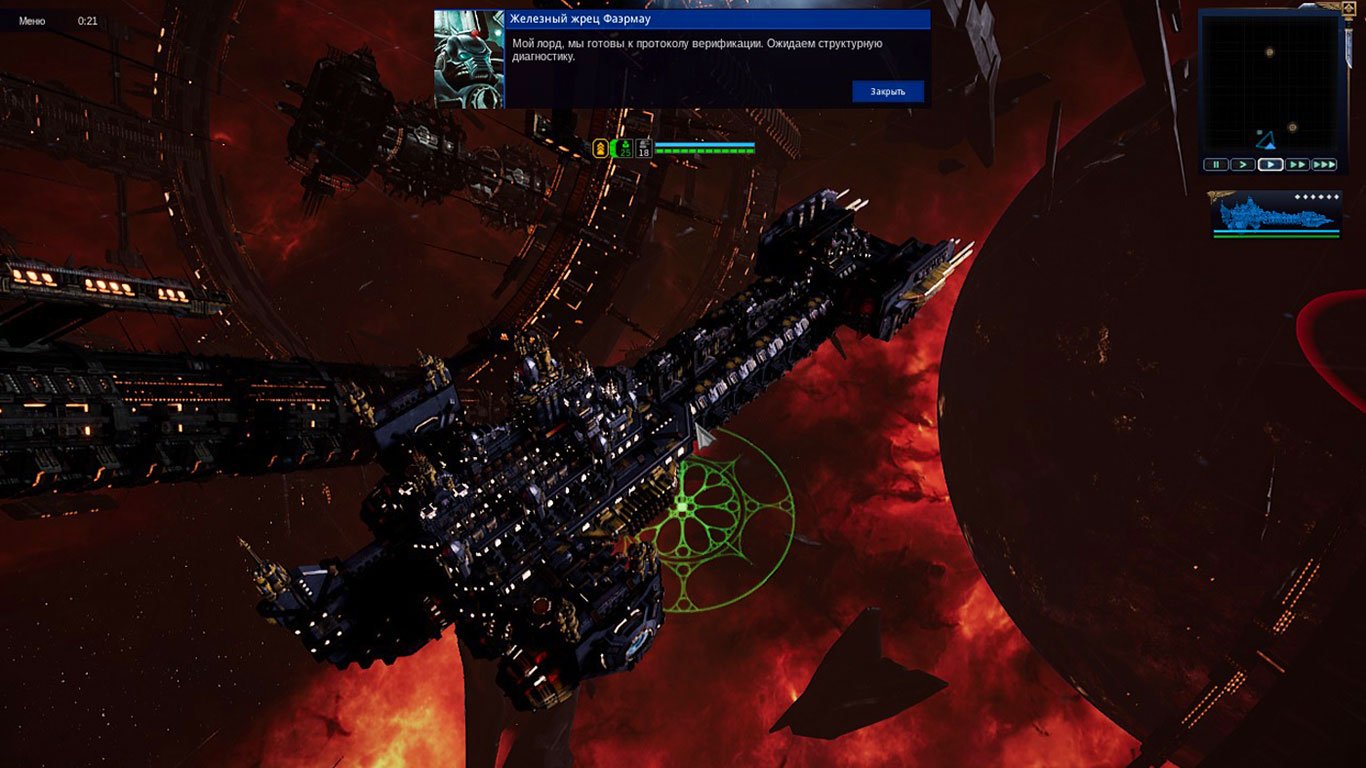Click the green hull bar under the ship portrait
The height and width of the screenshot is (768, 1366).
click(x=1276, y=236)
